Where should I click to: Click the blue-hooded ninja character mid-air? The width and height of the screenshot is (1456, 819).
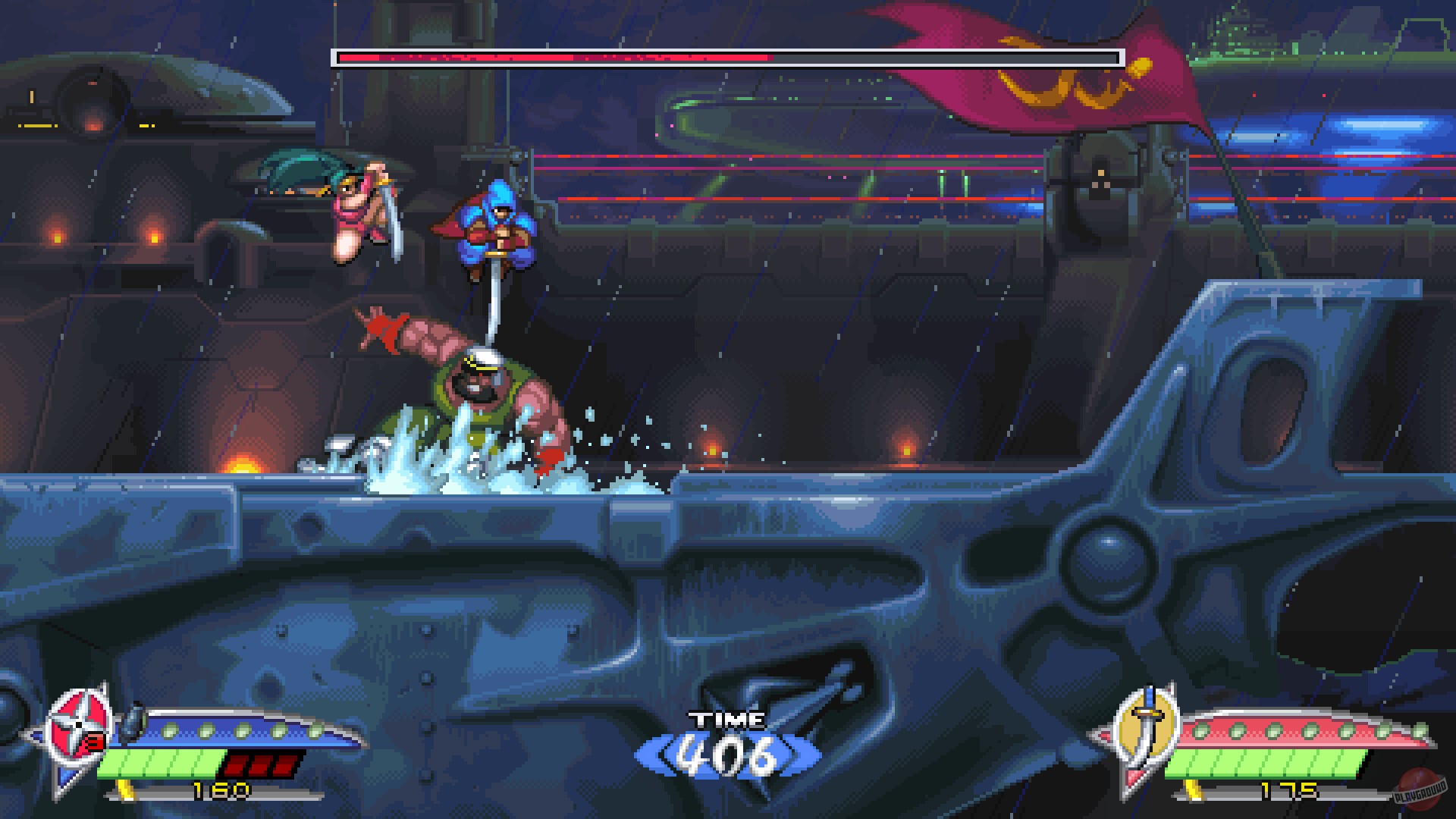[x=497, y=227]
